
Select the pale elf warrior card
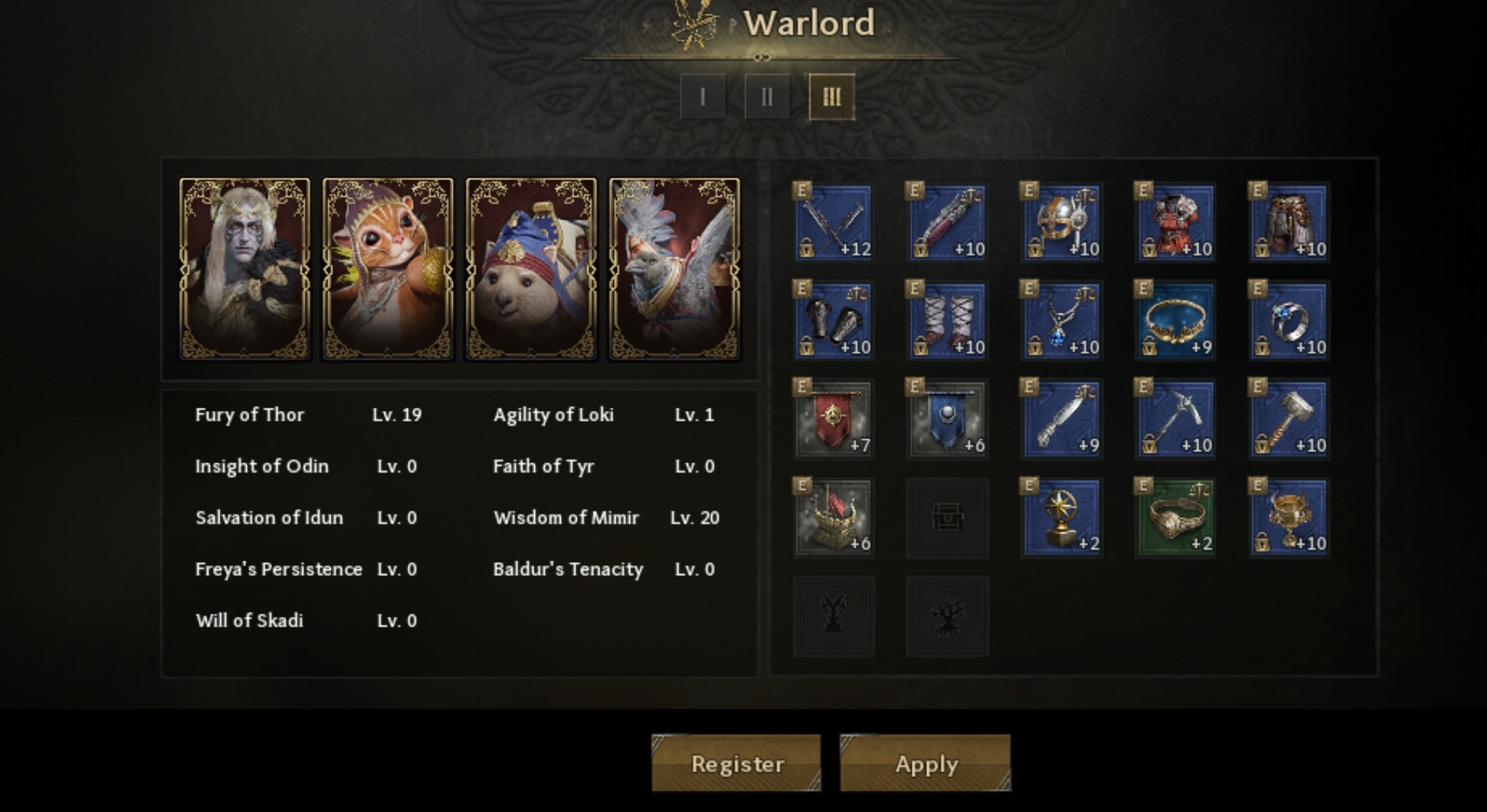click(x=245, y=268)
